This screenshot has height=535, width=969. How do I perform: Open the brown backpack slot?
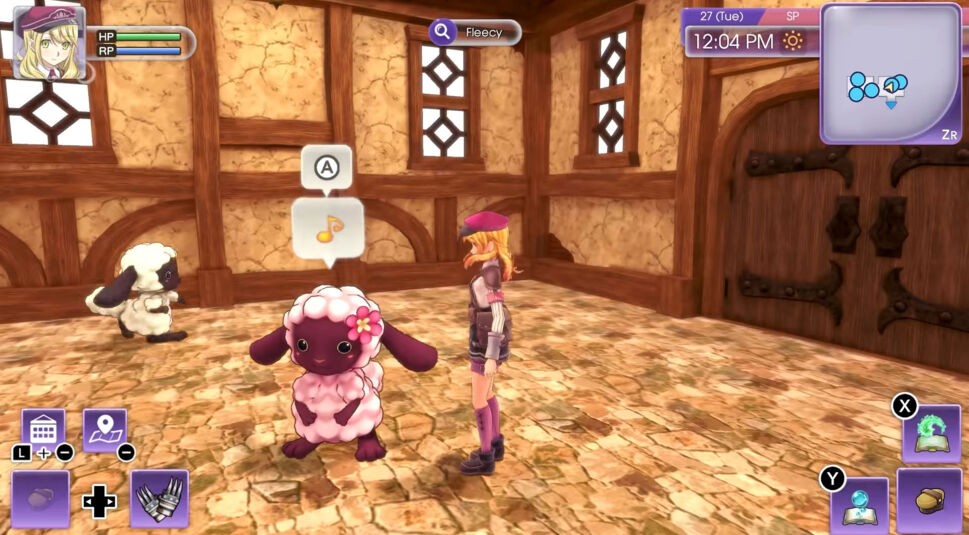930,500
